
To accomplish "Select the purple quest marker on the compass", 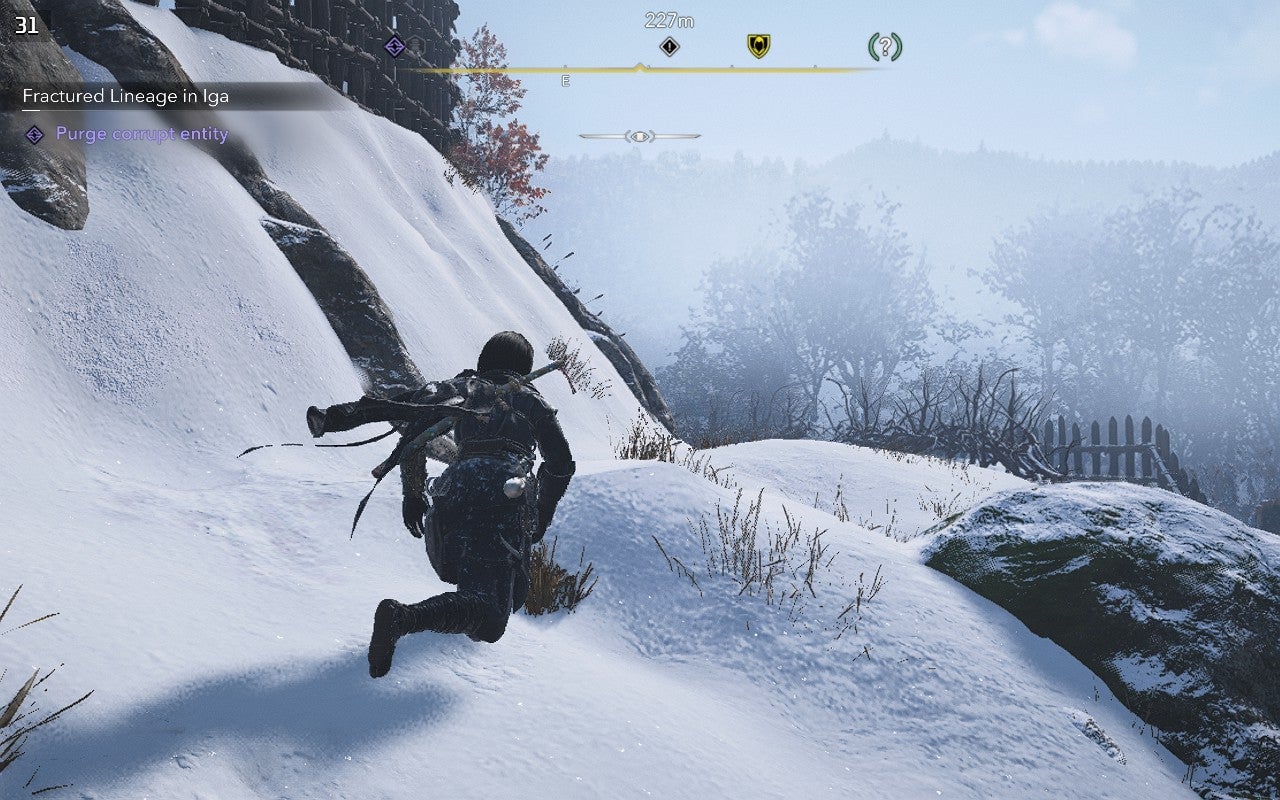I will pyautogui.click(x=394, y=46).
